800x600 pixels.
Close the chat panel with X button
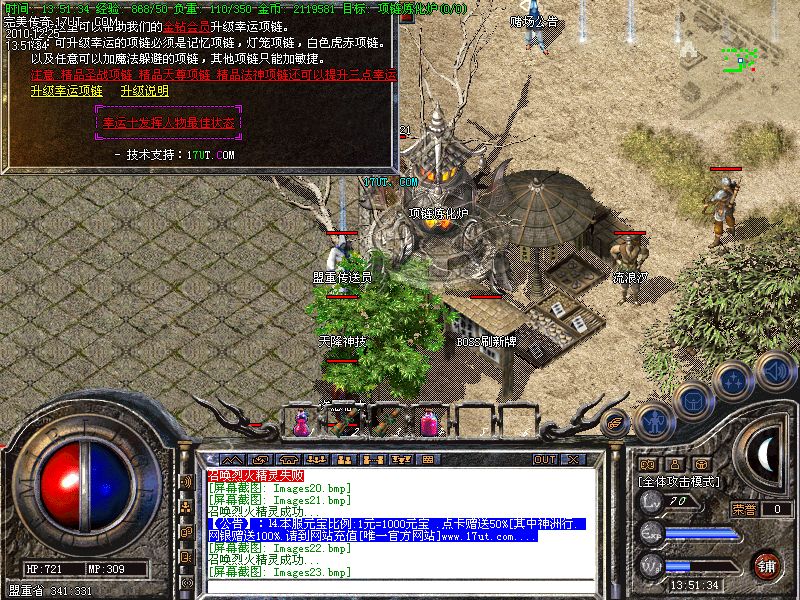coord(572,459)
